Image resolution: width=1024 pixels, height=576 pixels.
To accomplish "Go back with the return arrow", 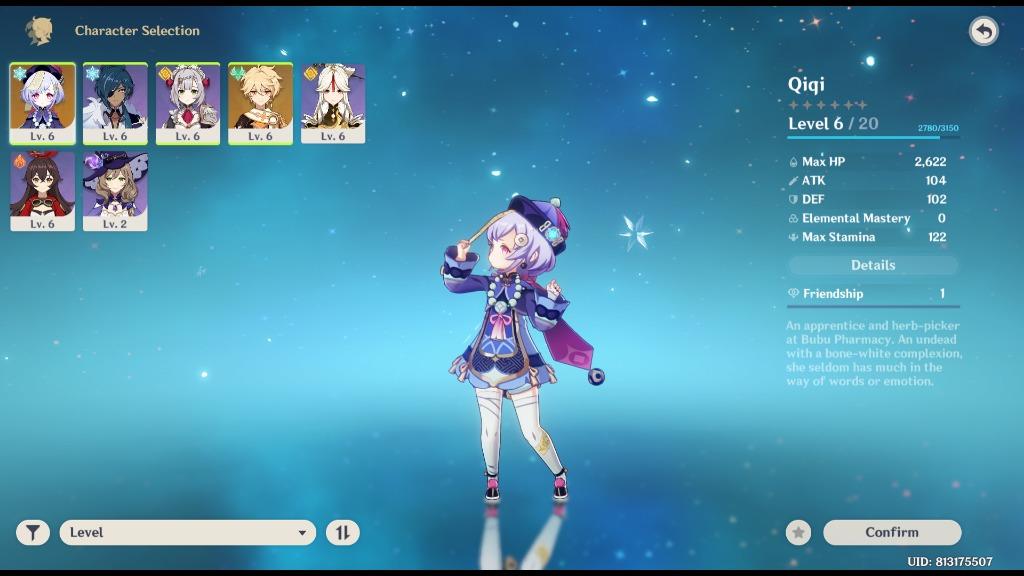I will pos(984,31).
